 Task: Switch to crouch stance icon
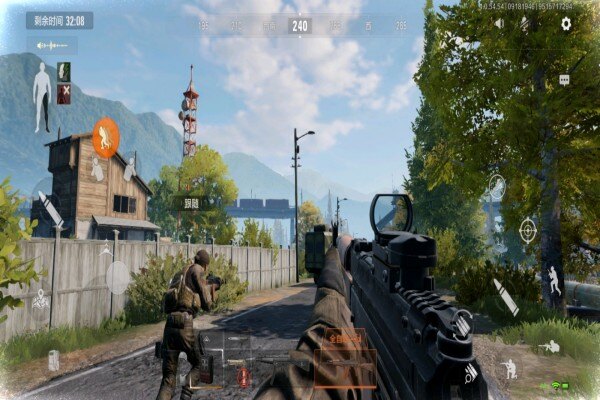510,369
